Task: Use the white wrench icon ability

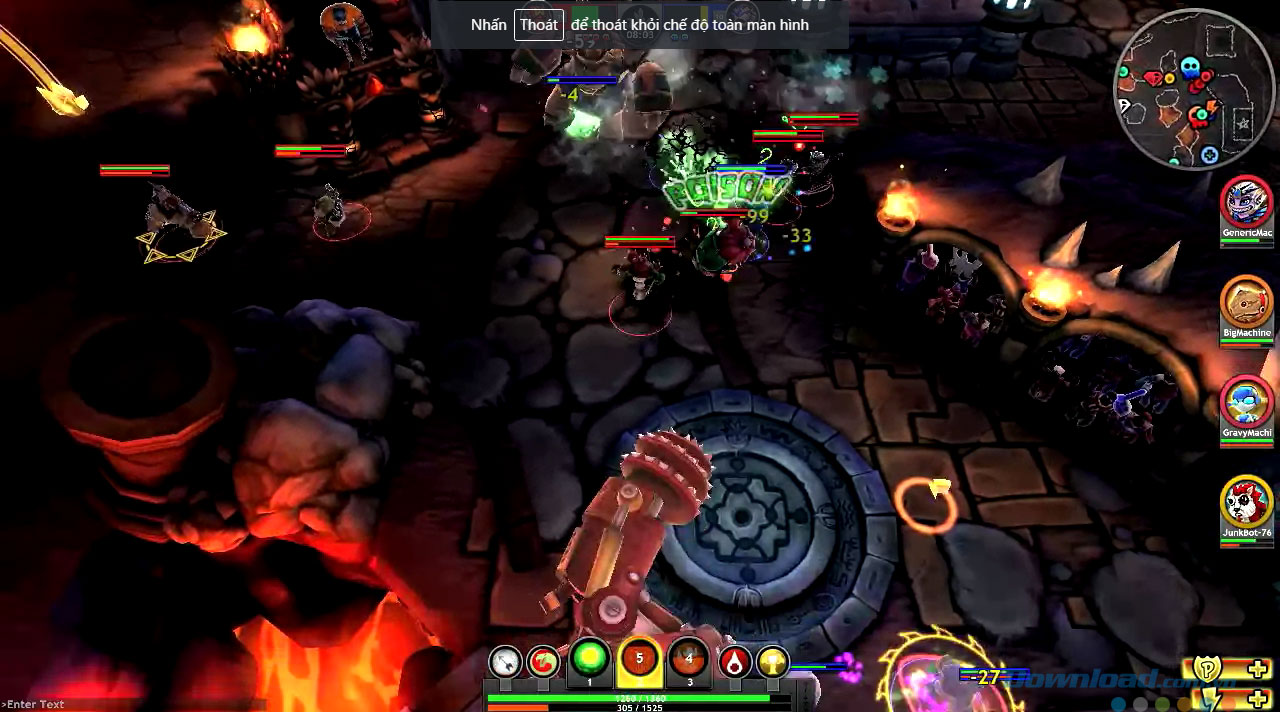Action: coord(506,662)
